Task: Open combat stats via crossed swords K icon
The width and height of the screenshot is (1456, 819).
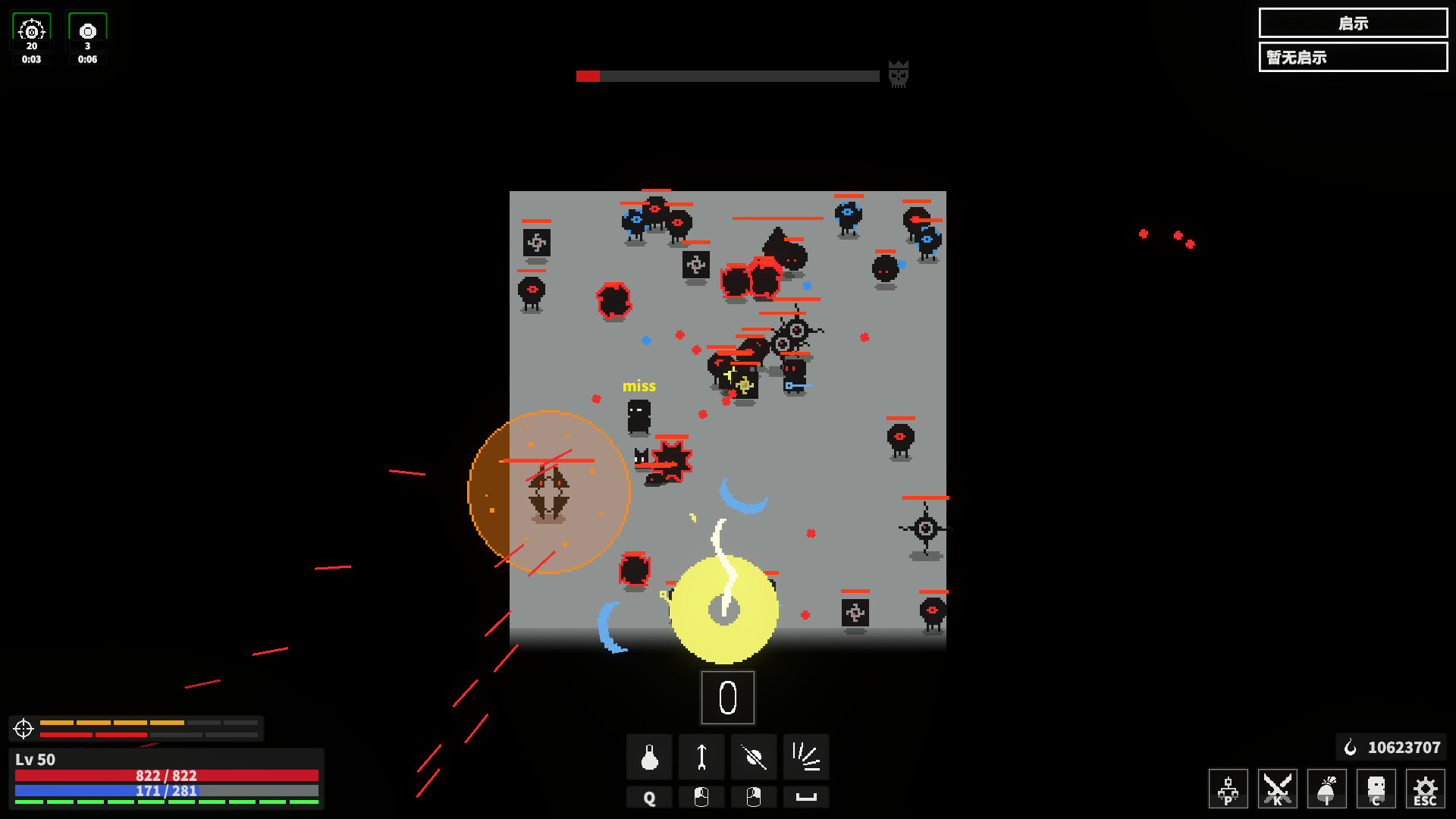Action: tap(1277, 789)
